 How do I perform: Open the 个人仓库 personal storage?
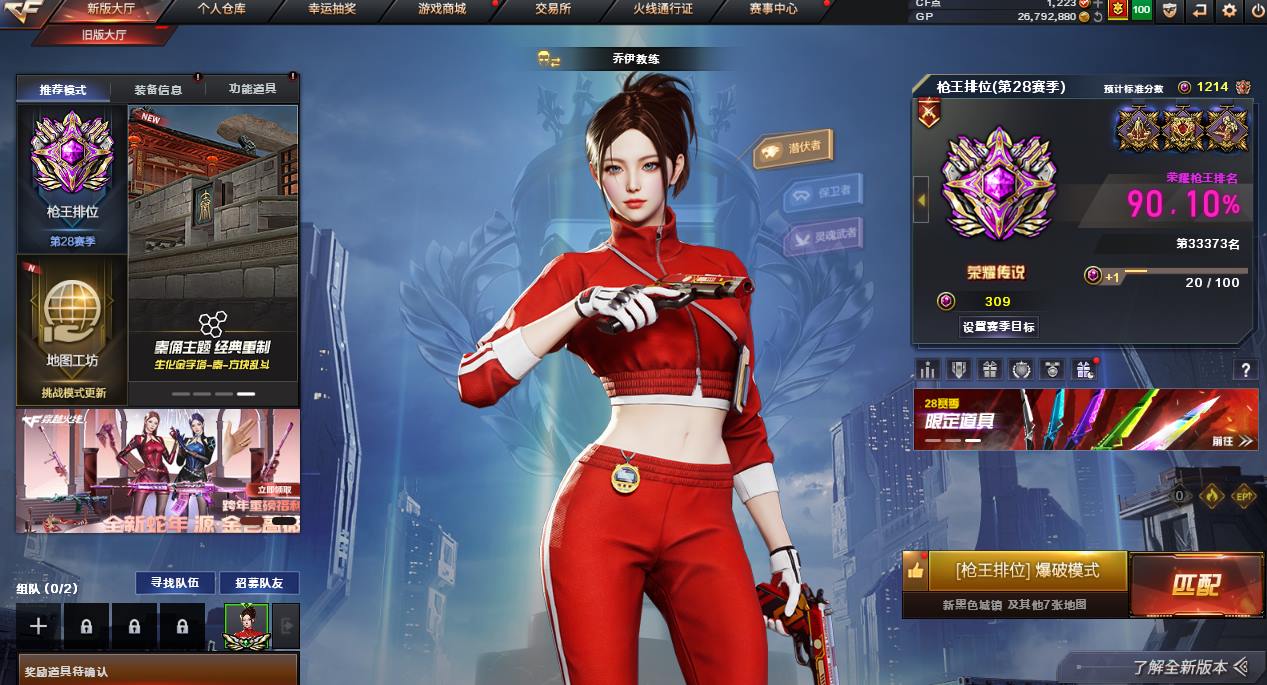221,9
